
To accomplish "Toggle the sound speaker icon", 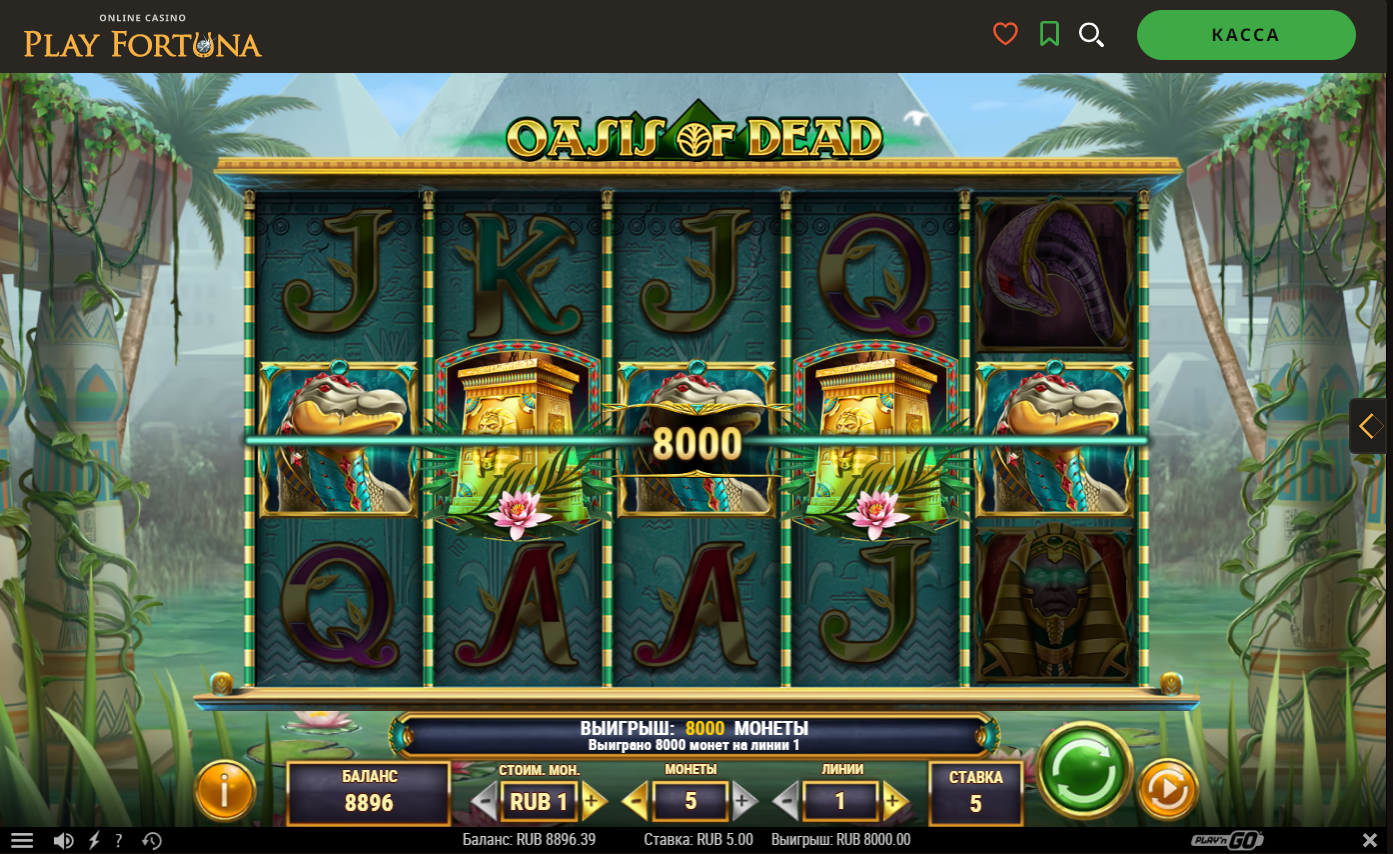I will [63, 840].
